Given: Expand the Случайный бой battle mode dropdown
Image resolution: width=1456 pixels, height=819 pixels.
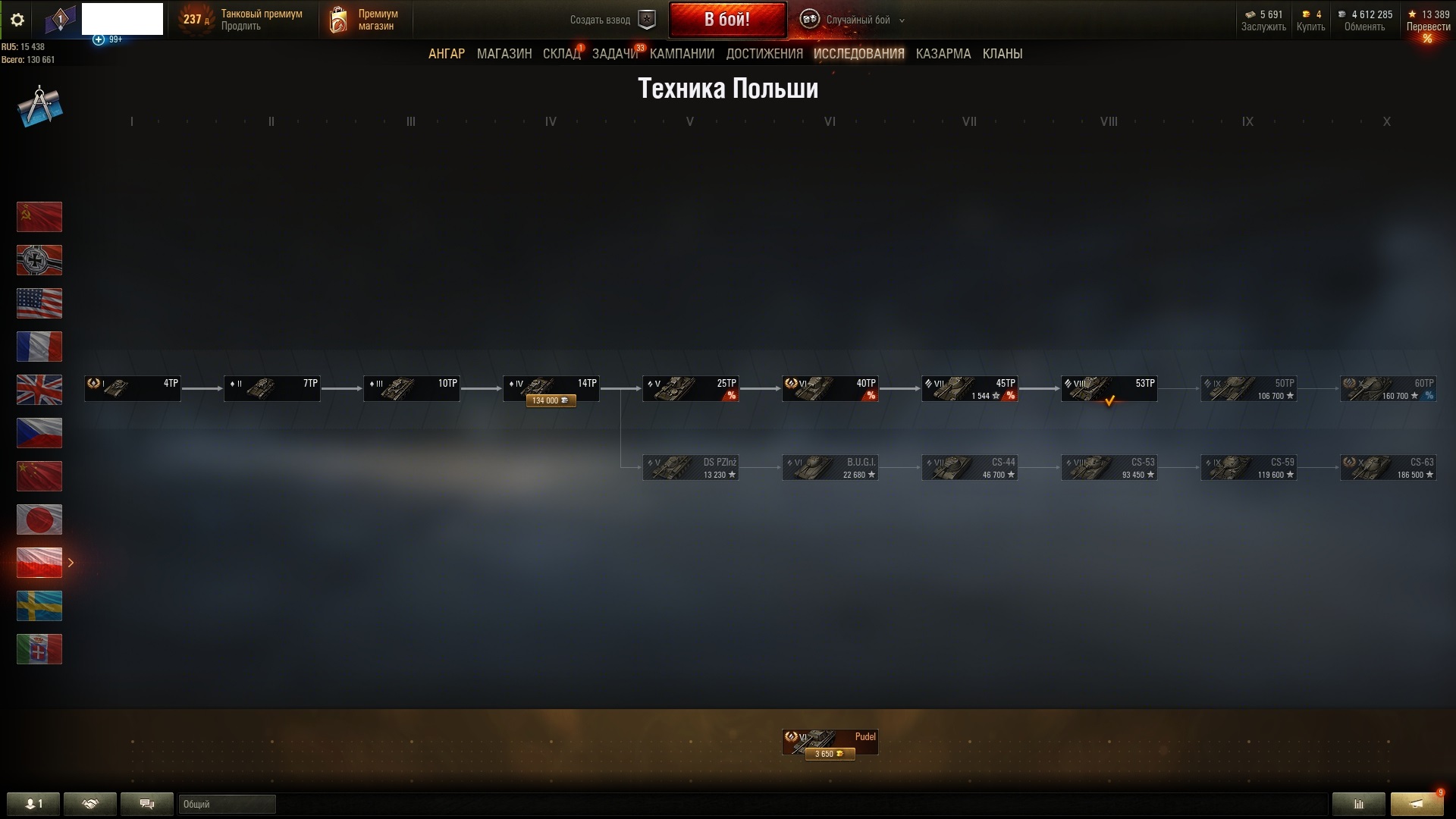Looking at the screenshot, I should (x=901, y=21).
